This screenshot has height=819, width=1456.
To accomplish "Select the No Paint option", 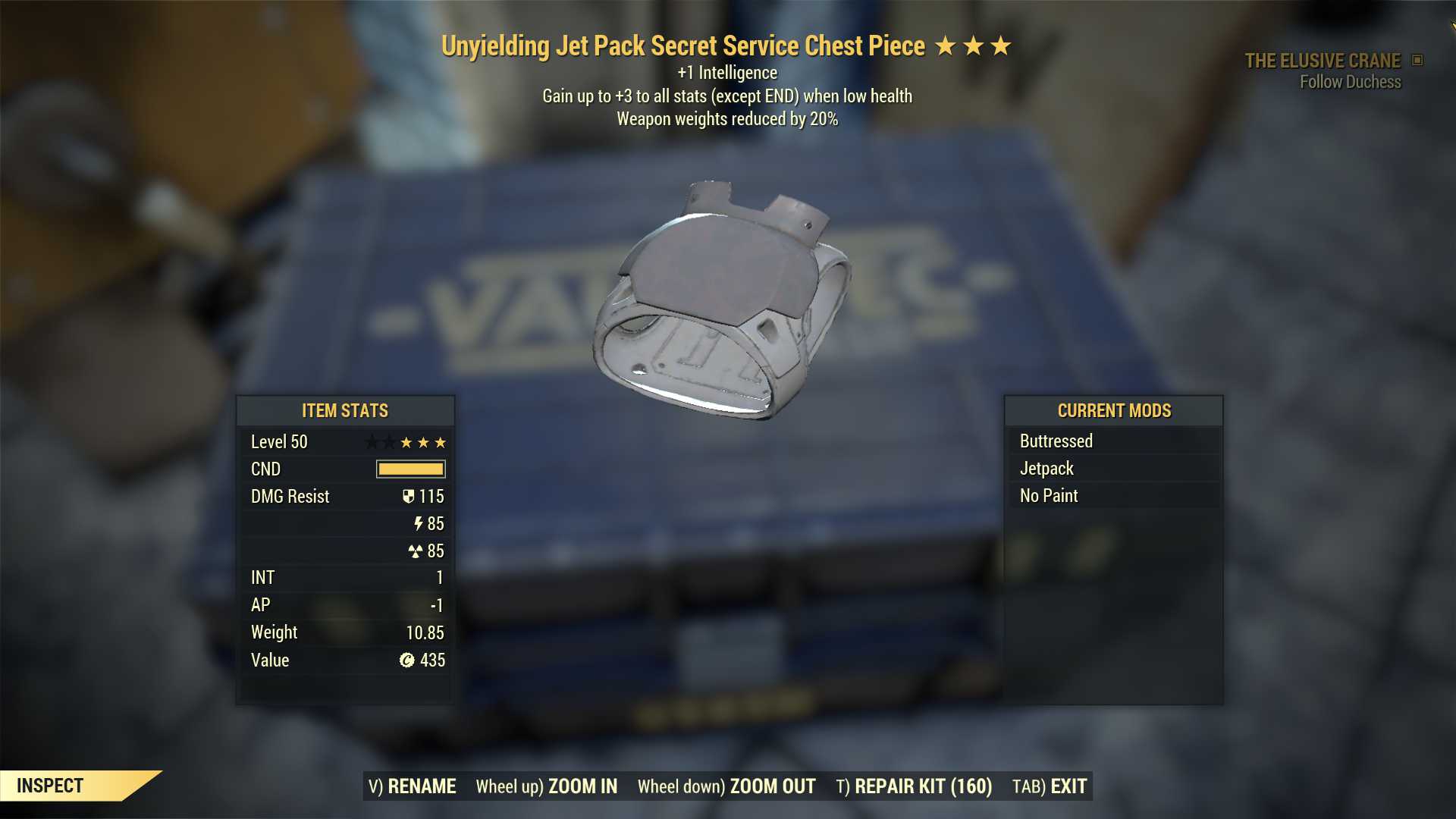I will point(1048,495).
